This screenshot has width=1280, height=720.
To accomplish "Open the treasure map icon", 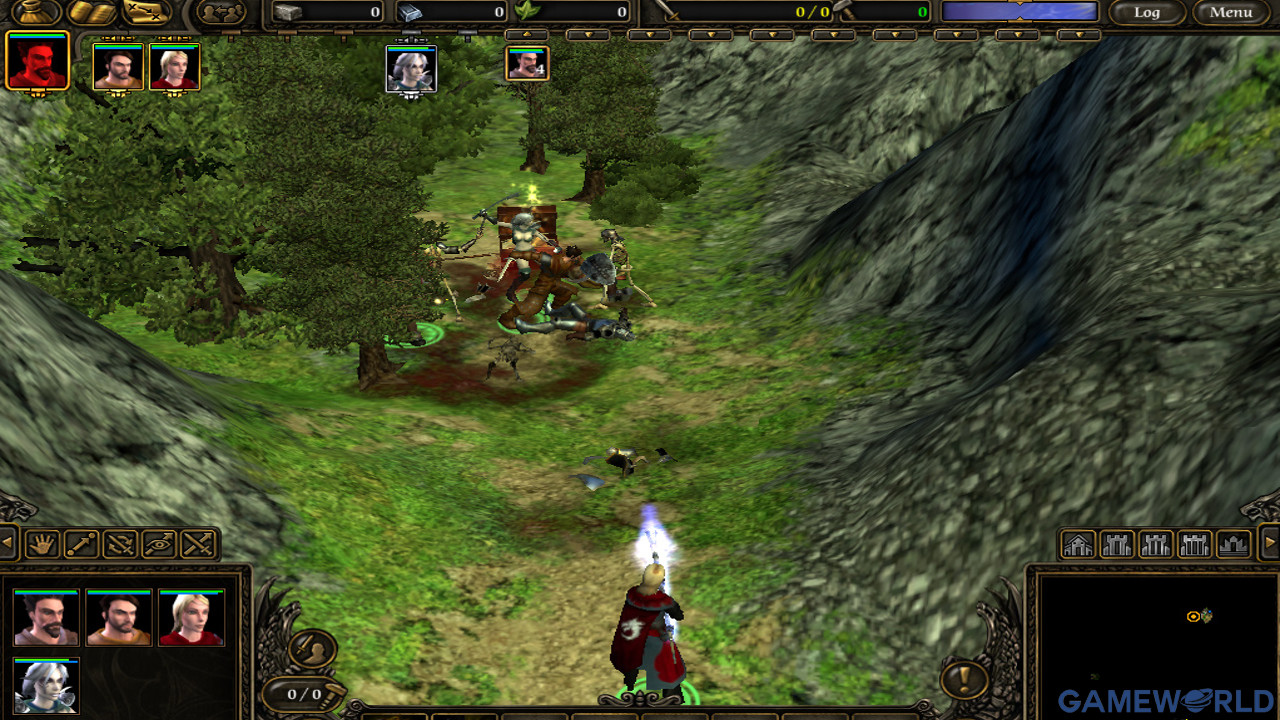I will (146, 11).
